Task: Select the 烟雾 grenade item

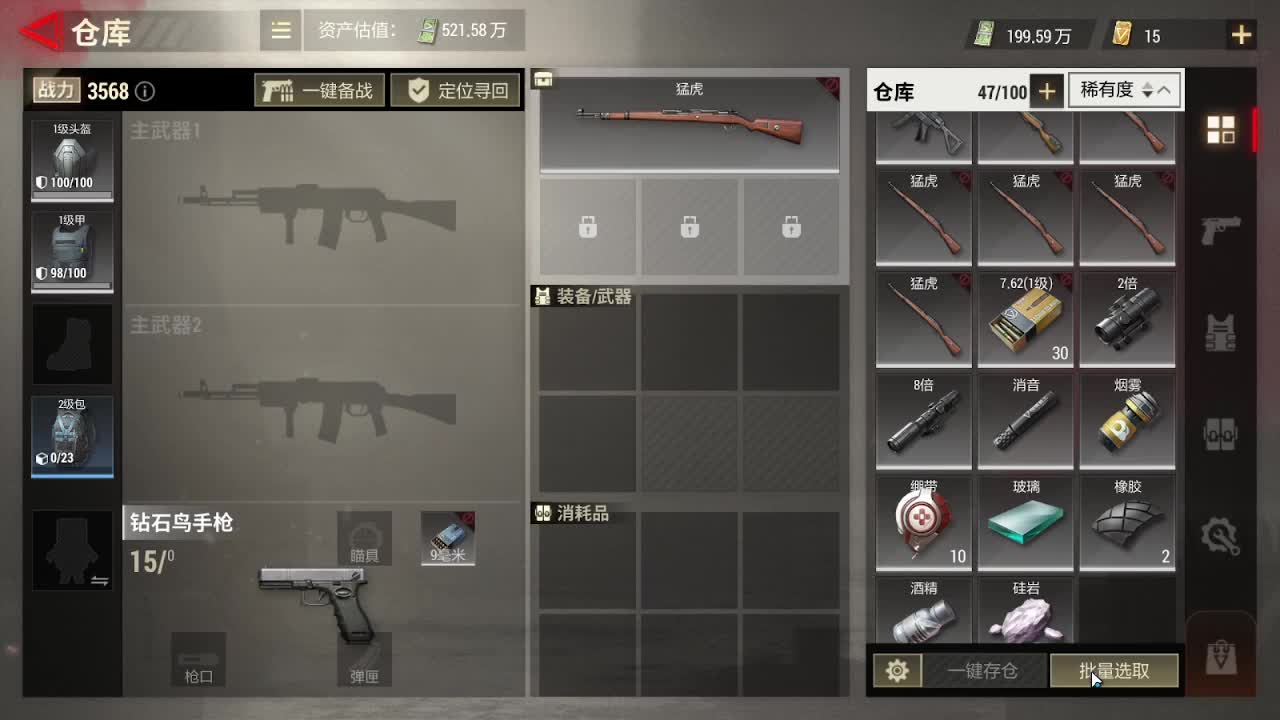Action: [1126, 420]
